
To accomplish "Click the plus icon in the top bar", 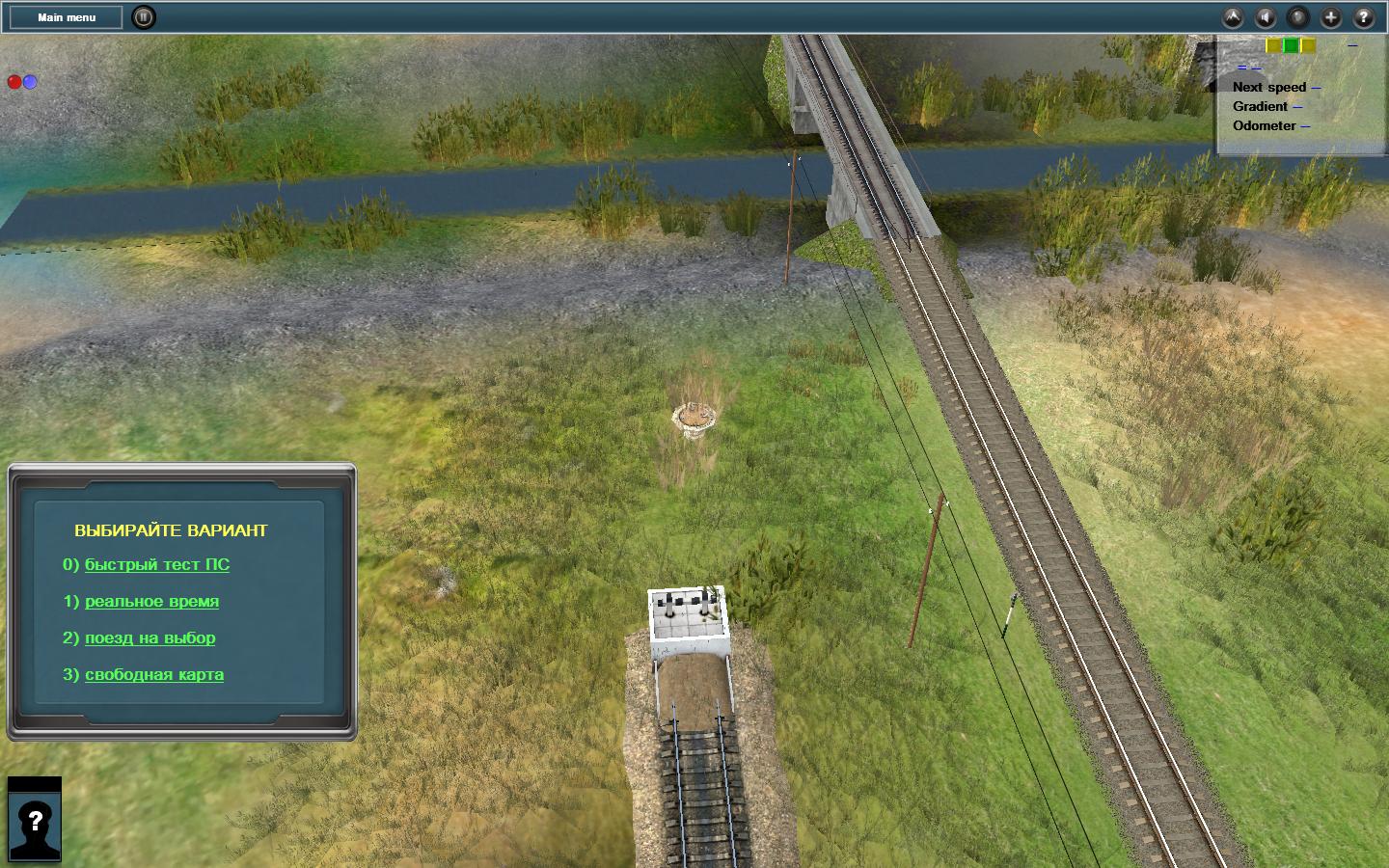I will click(x=1331, y=17).
